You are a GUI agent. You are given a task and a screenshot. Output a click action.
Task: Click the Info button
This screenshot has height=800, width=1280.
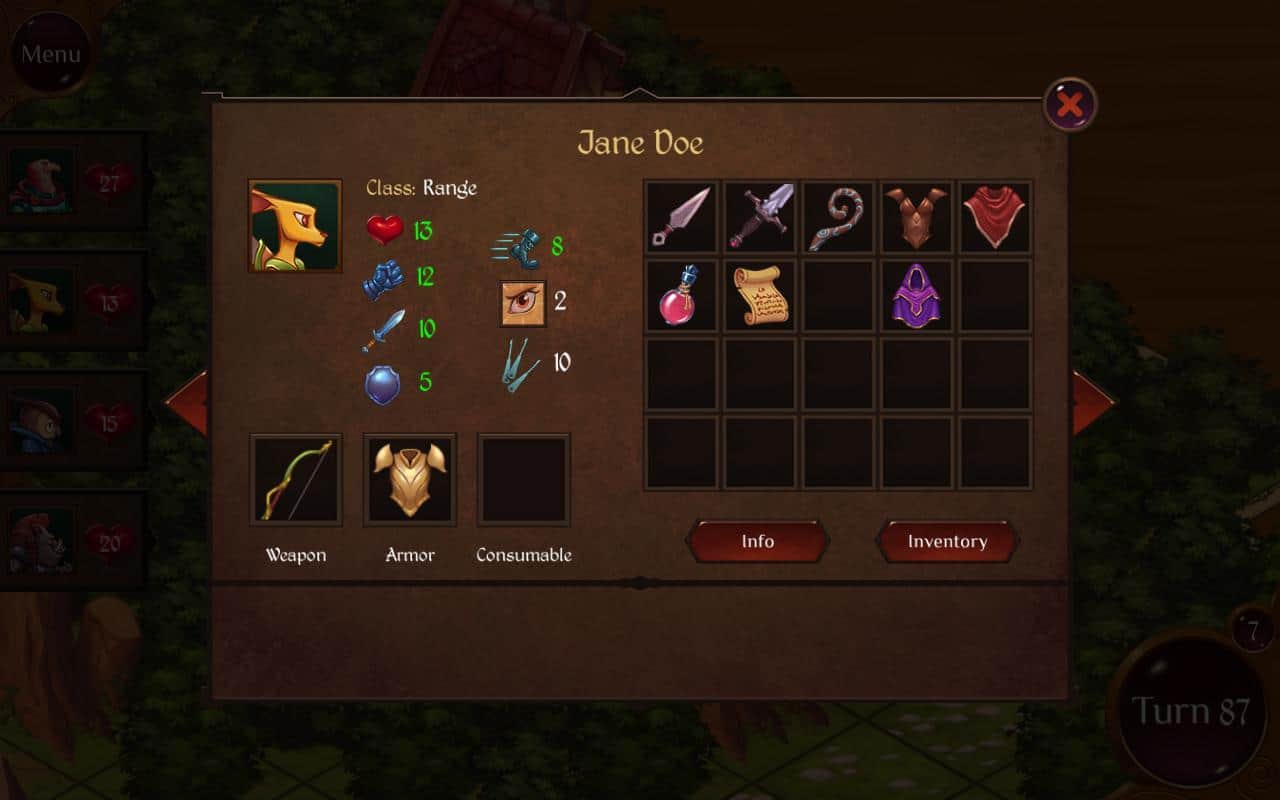click(757, 541)
